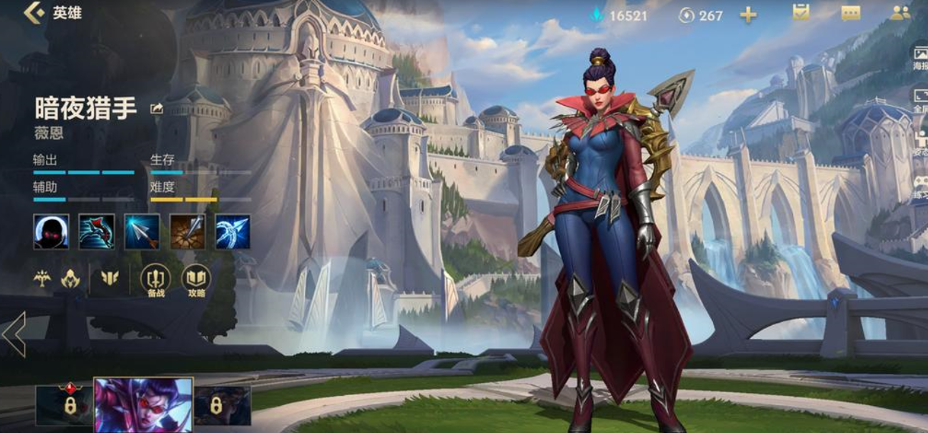Pick the locked skin right of Vayne's portrait

[x=222, y=405]
